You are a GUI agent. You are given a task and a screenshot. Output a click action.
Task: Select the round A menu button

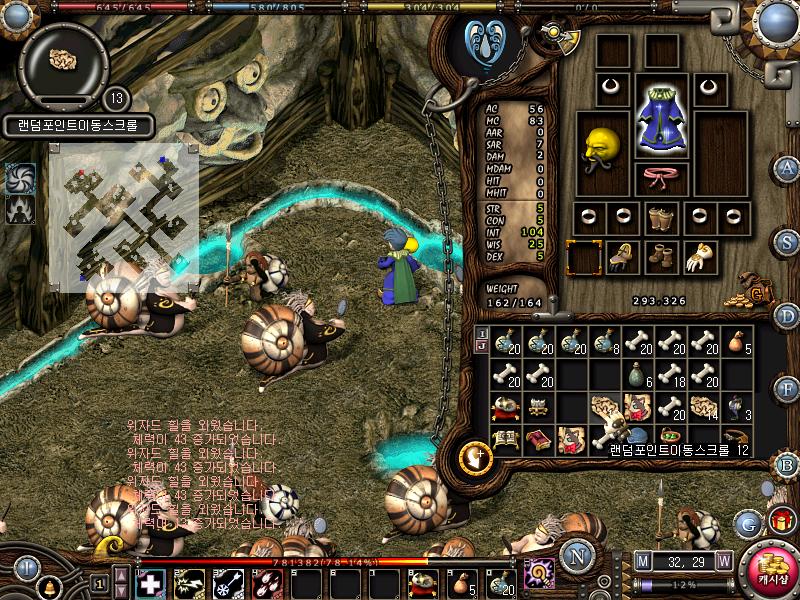(788, 169)
